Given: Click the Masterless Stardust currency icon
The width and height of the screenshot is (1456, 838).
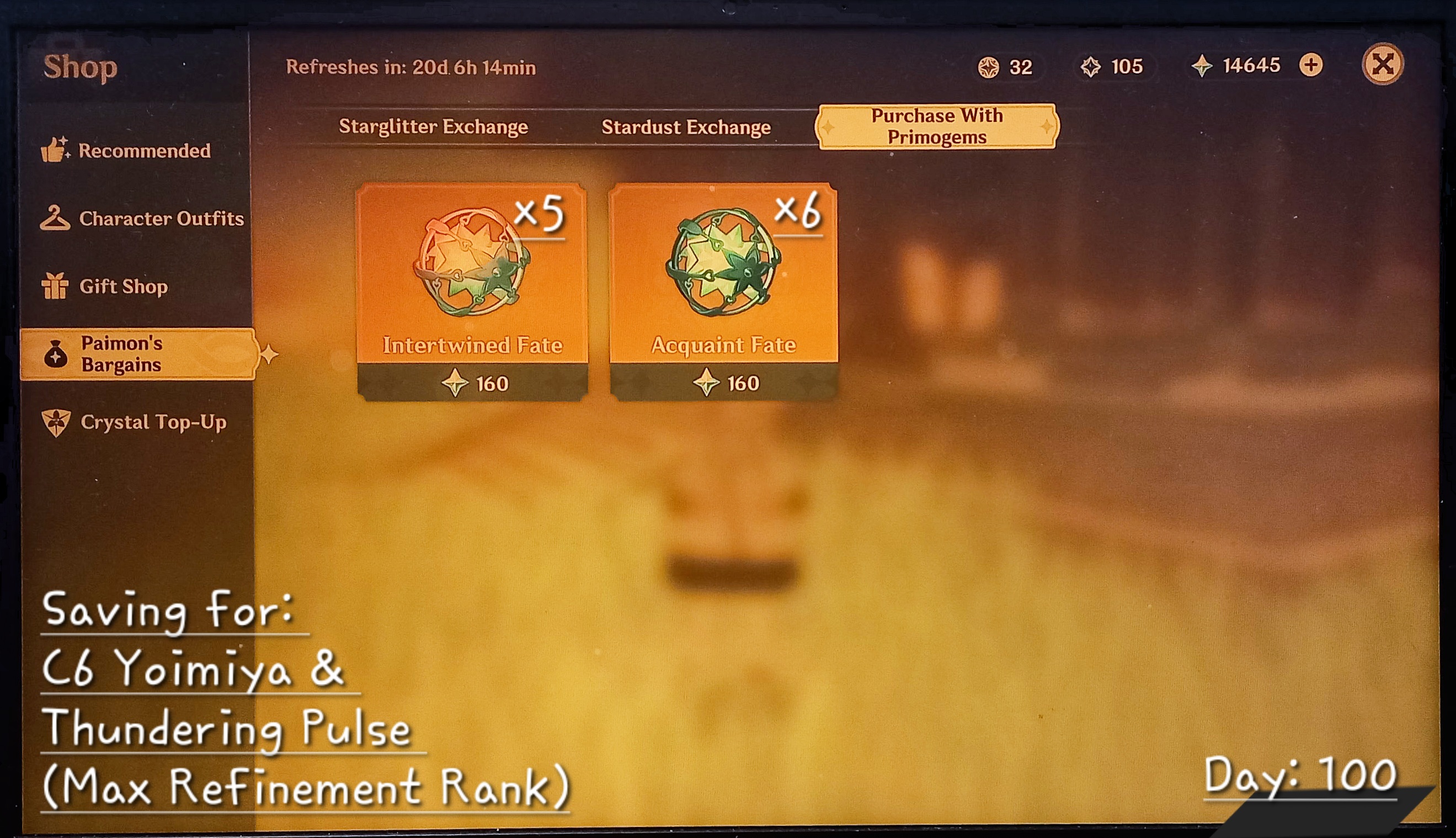Looking at the screenshot, I should 1092,67.
